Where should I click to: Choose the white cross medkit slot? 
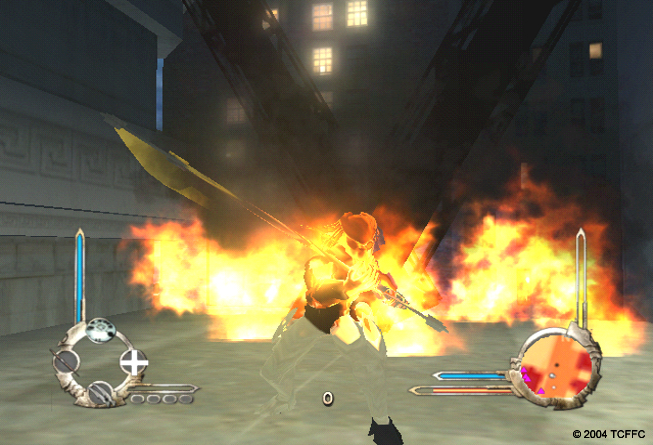pos(133,361)
